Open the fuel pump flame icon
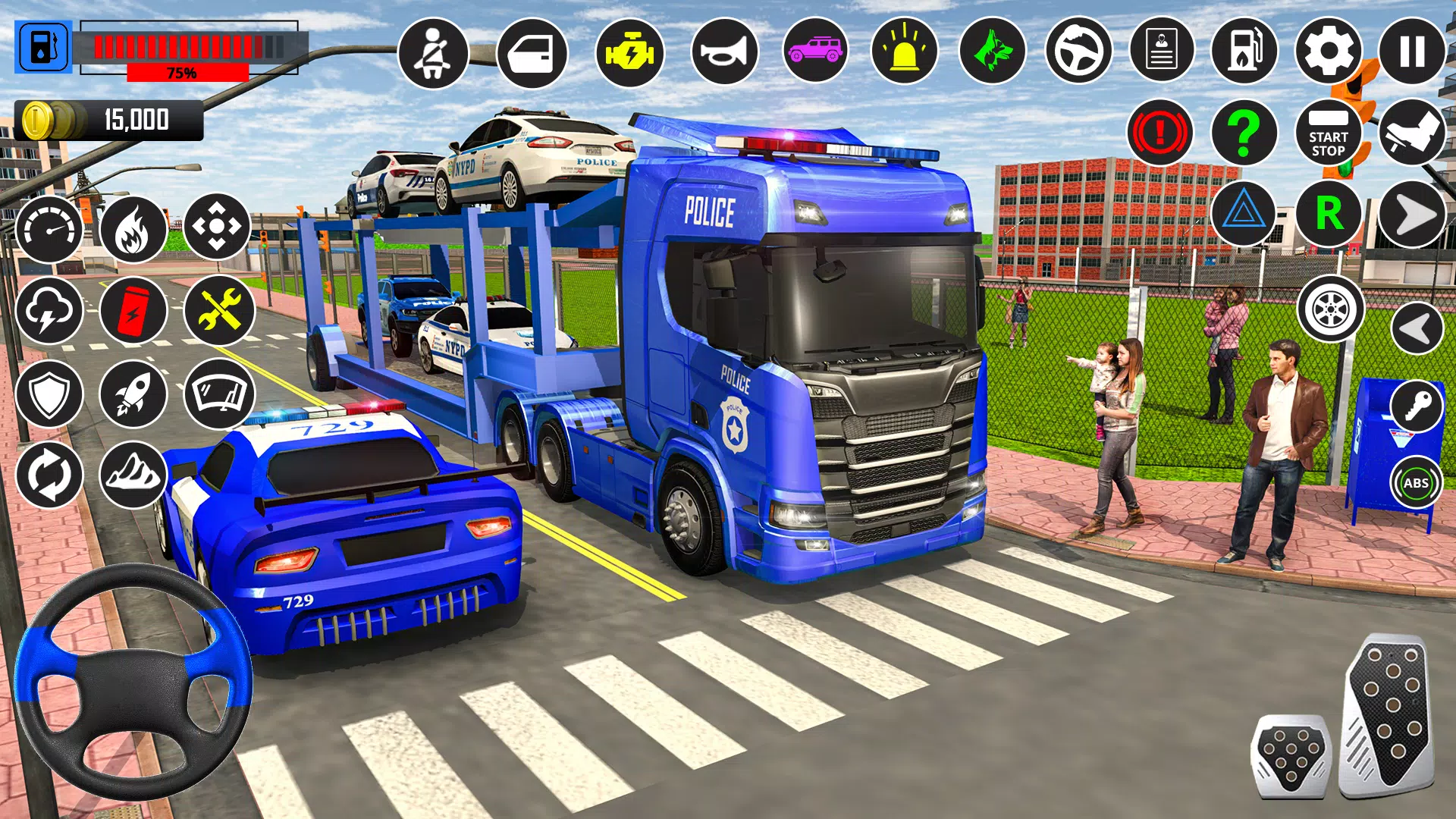 tap(1244, 52)
